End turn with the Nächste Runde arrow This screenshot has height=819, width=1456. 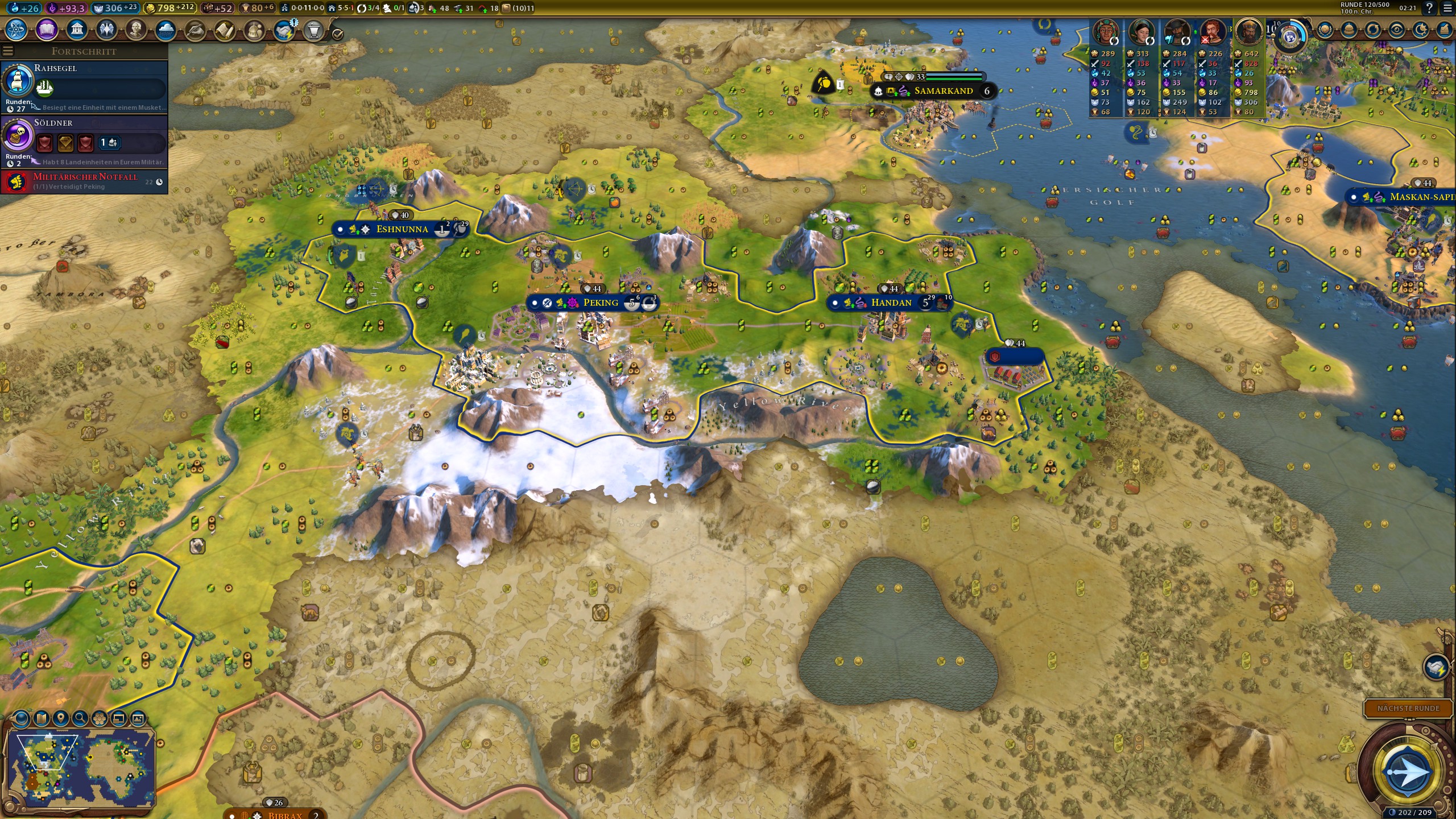1408,772
